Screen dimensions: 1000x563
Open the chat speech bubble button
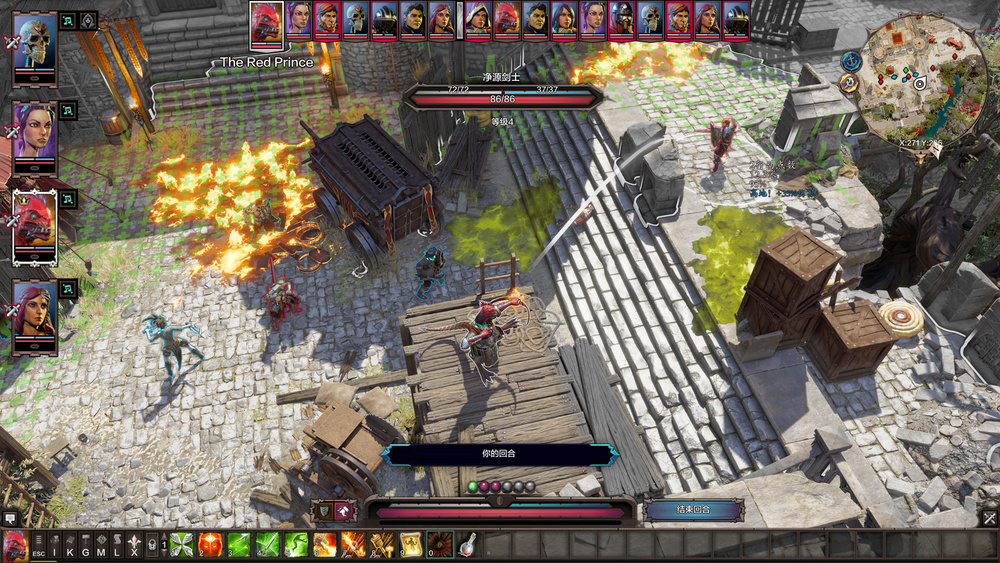click(x=10, y=518)
